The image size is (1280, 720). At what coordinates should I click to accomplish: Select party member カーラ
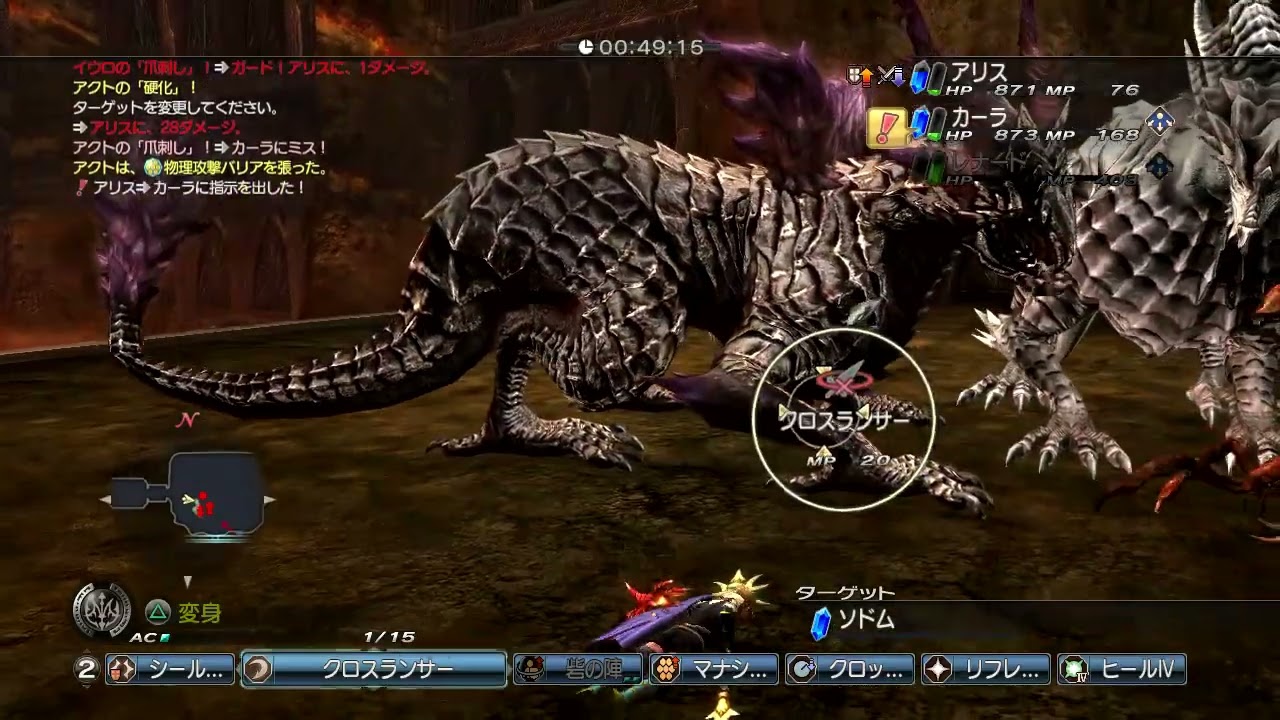click(x=978, y=118)
